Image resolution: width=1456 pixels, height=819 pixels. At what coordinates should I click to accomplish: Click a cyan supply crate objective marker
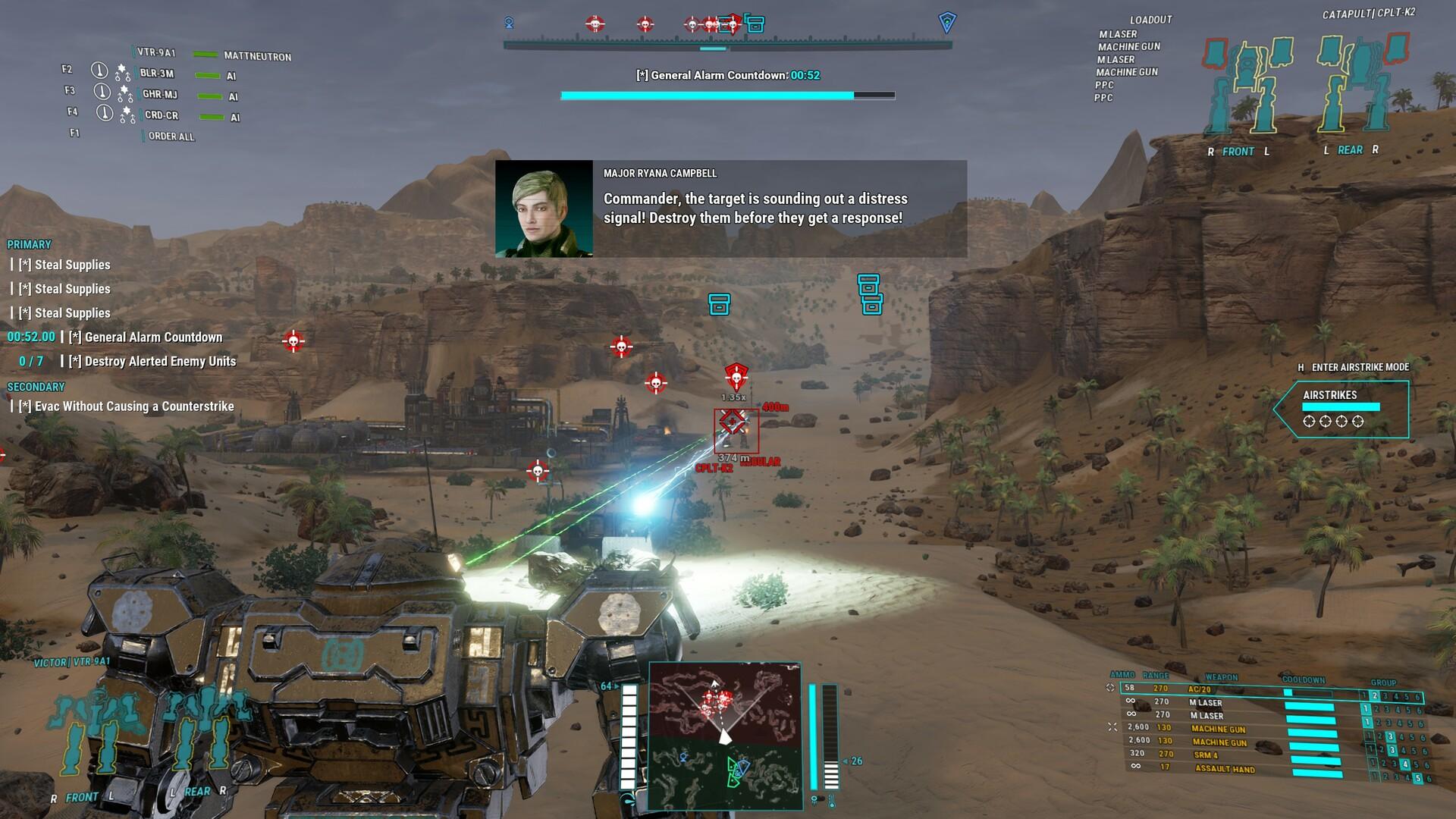pyautogui.click(x=720, y=303)
